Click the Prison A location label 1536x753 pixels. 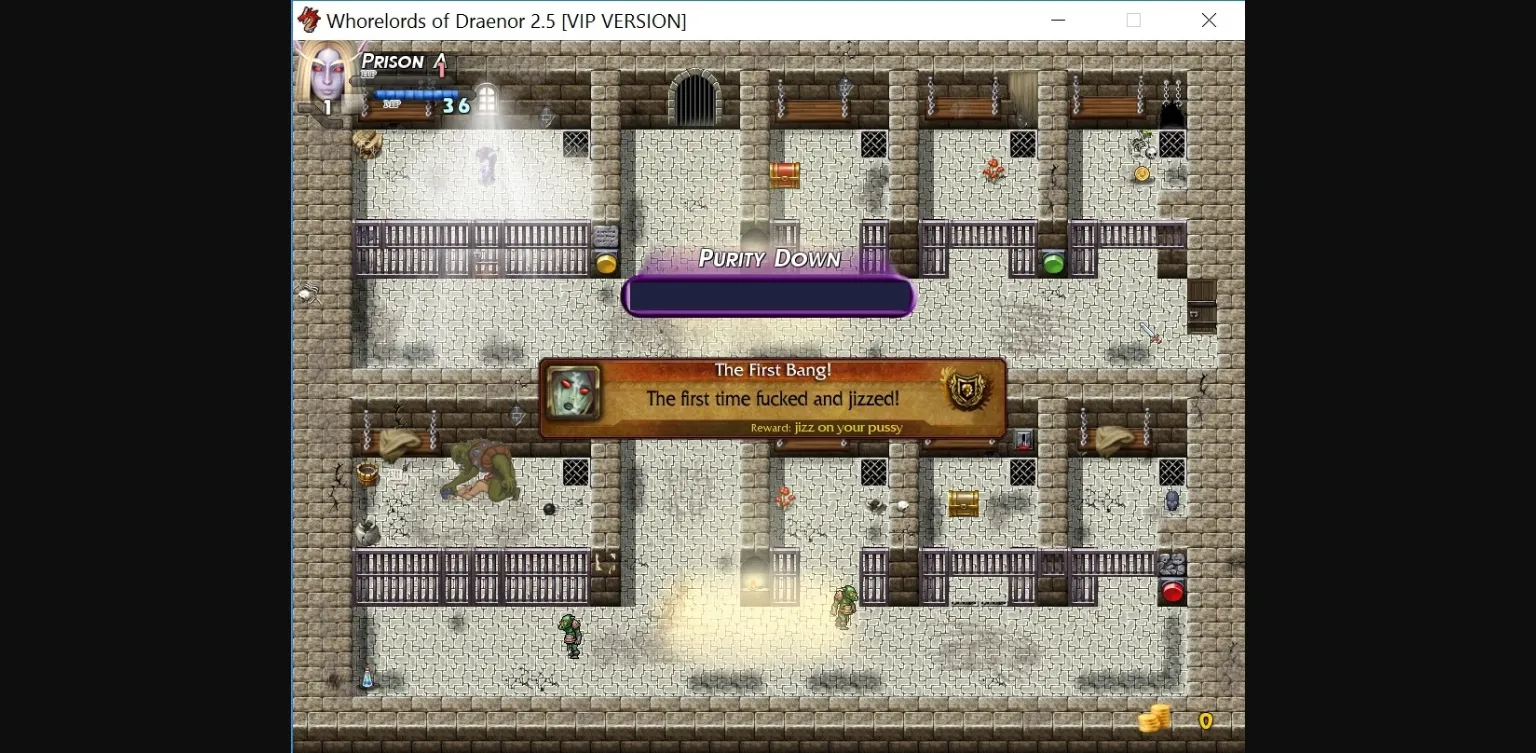tap(400, 61)
